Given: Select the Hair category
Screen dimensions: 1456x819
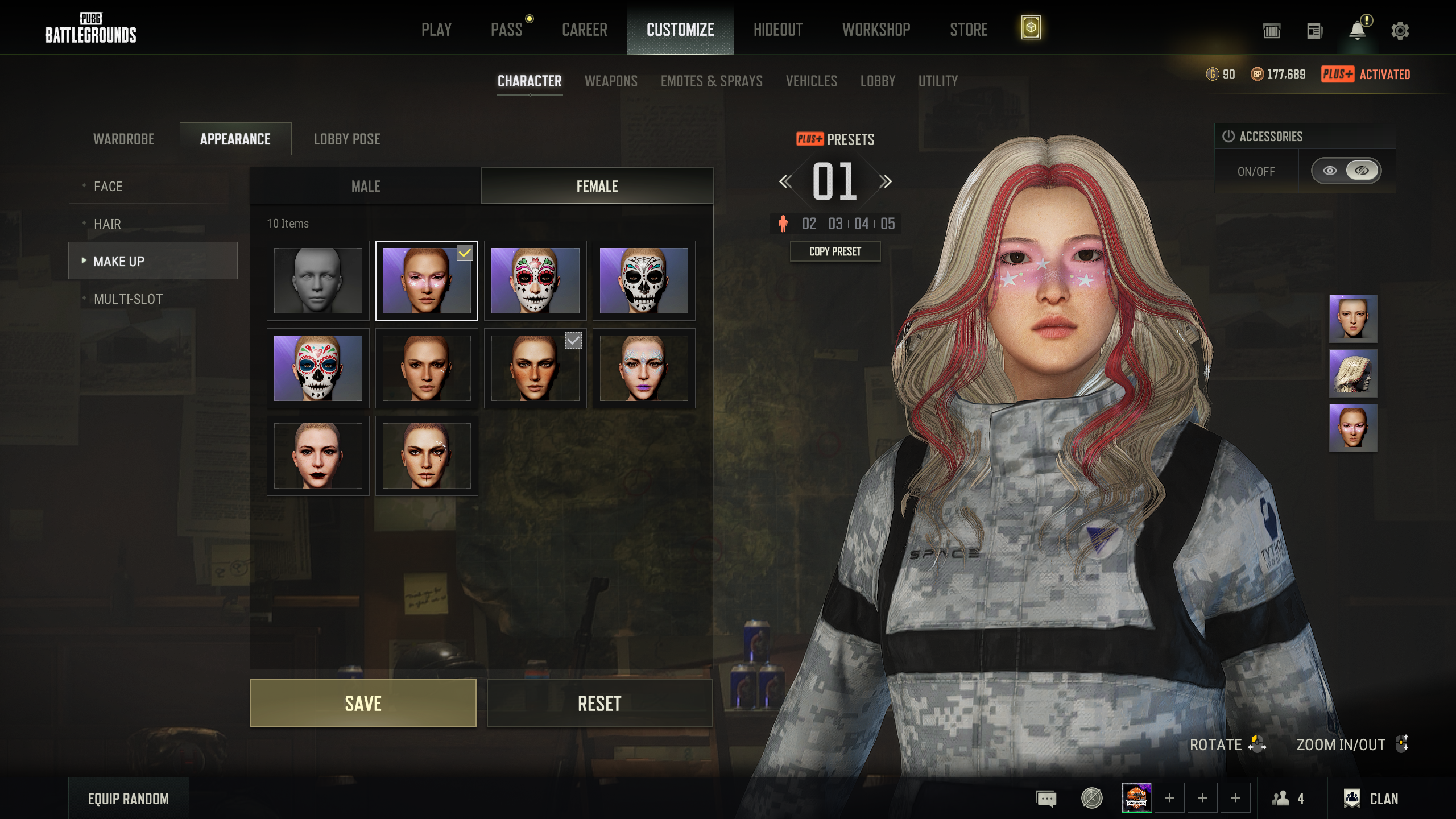Looking at the screenshot, I should click(x=107, y=224).
